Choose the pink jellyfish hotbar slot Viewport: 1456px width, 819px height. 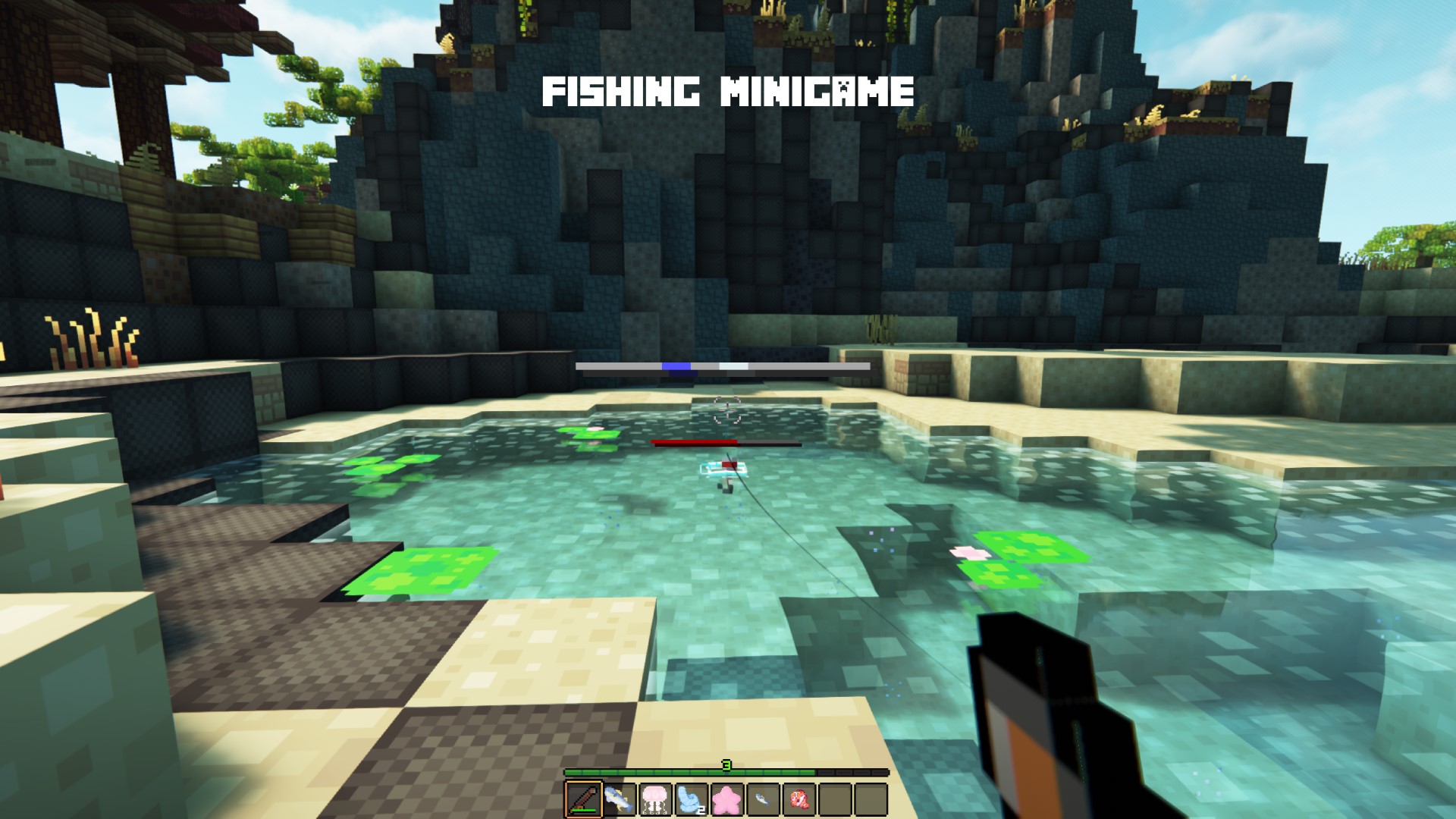655,799
